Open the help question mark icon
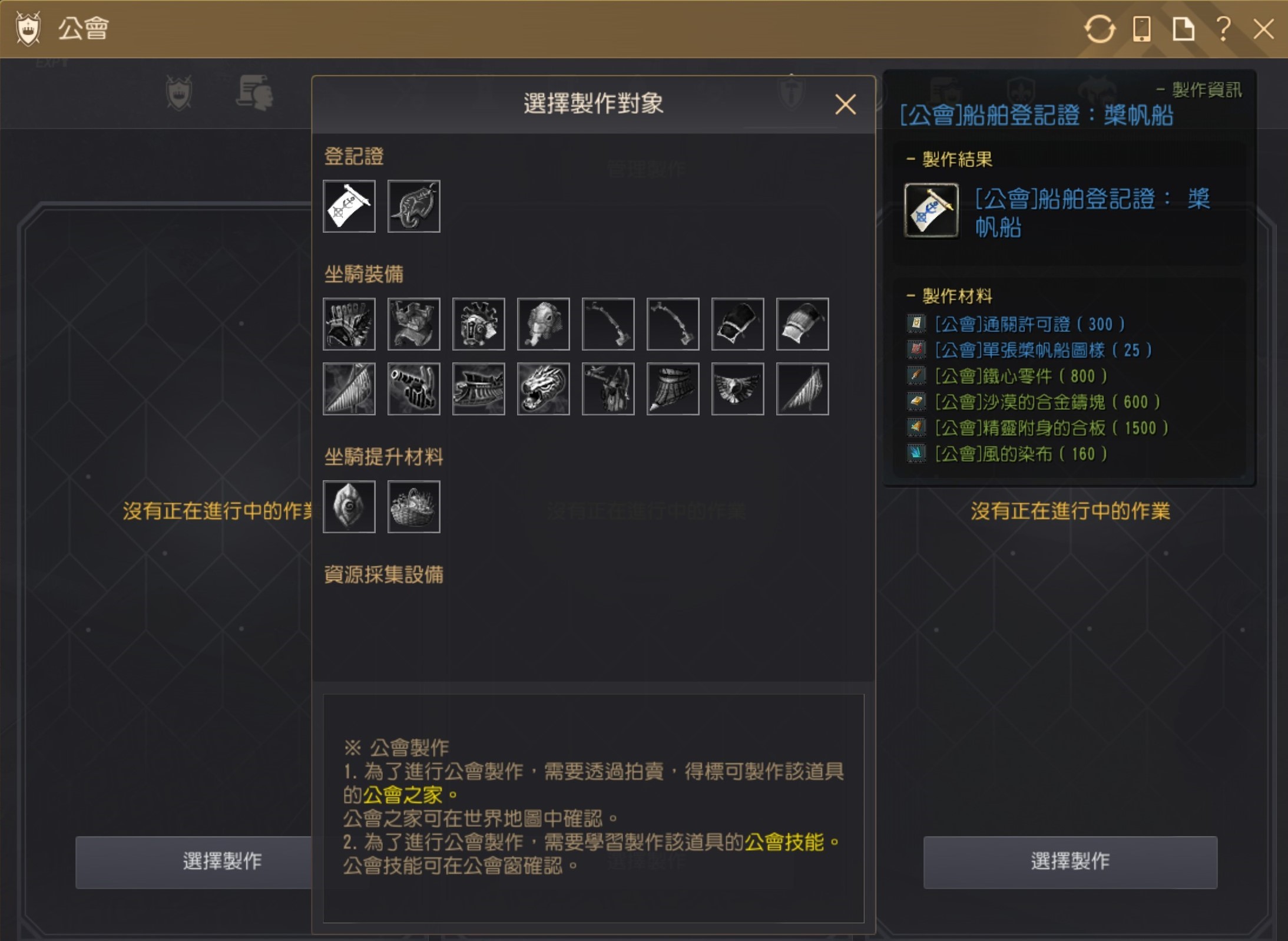This screenshot has width=1288, height=941. [x=1223, y=29]
